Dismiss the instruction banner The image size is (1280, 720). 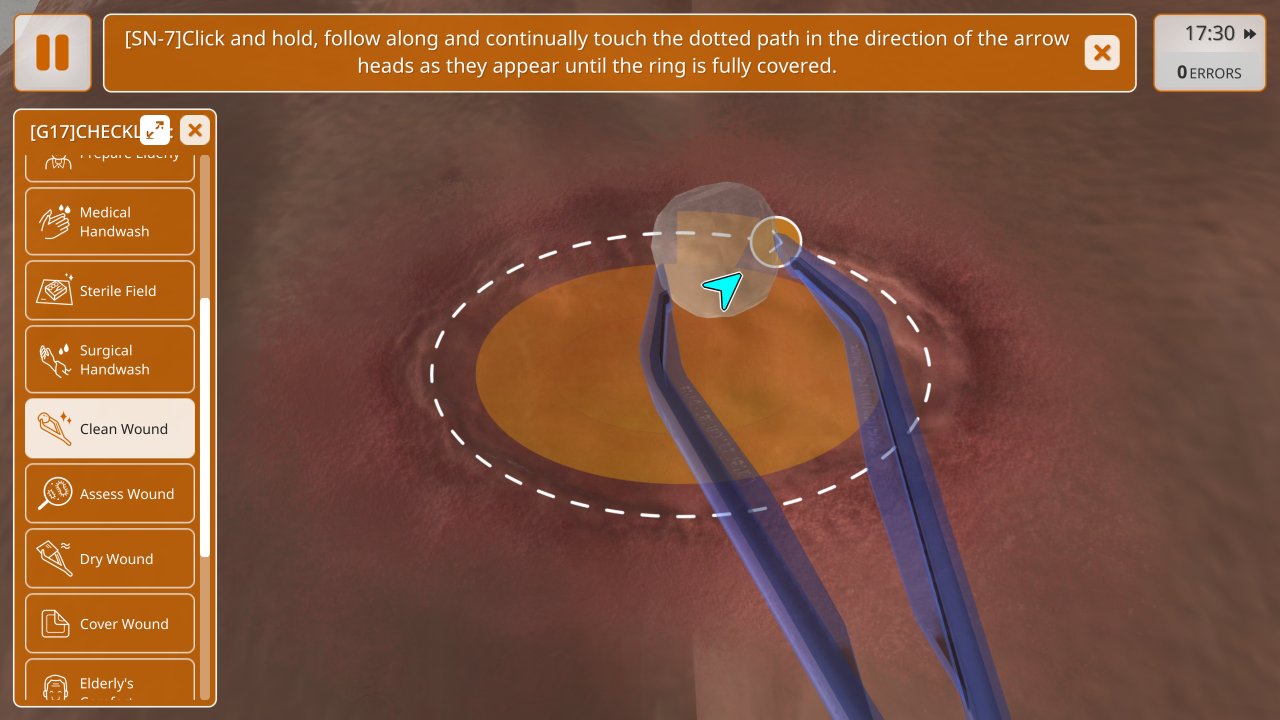1101,53
